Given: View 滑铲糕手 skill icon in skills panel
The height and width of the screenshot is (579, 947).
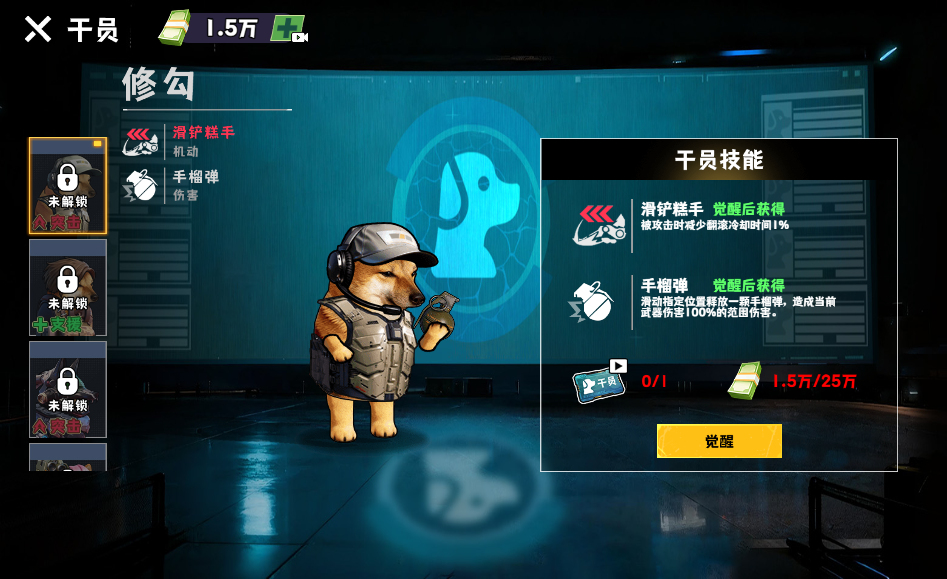Looking at the screenshot, I should 600,221.
